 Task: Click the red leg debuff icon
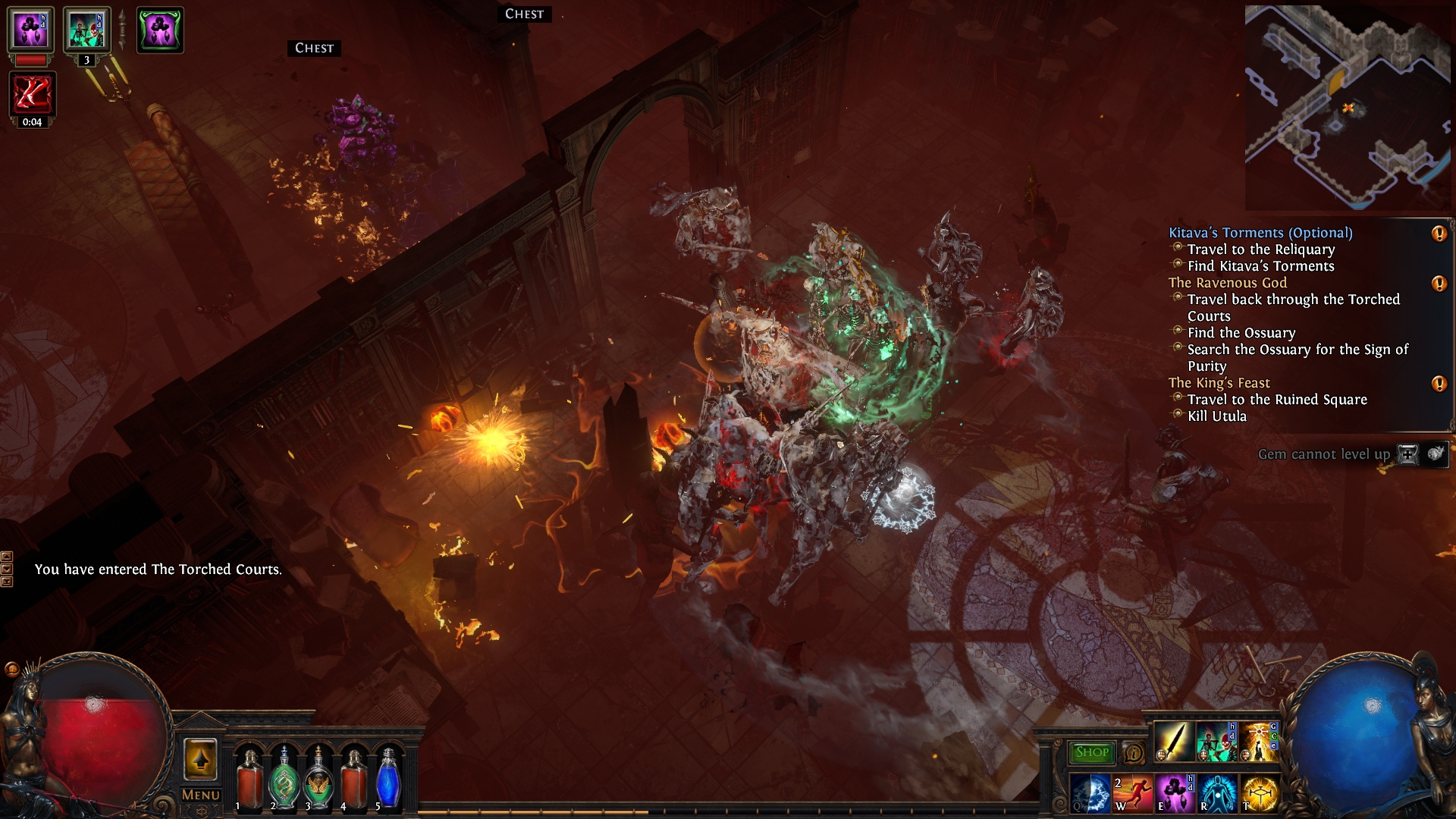32,94
